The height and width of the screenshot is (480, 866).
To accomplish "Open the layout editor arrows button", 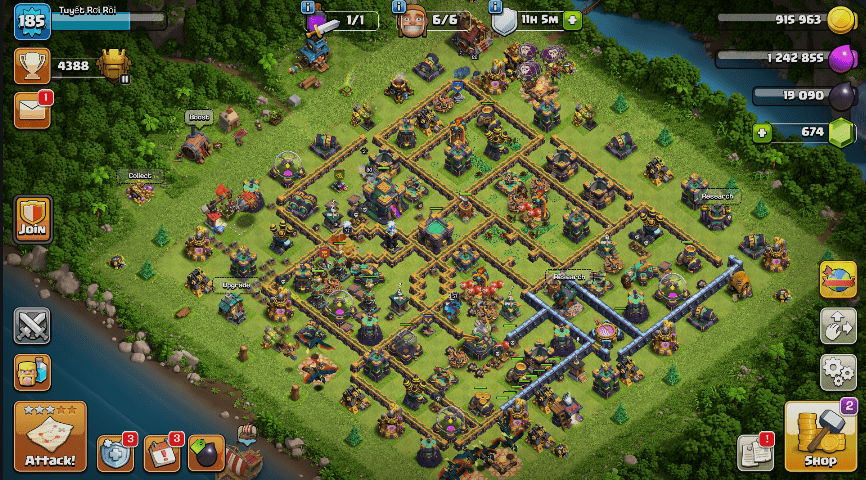I will tap(837, 326).
